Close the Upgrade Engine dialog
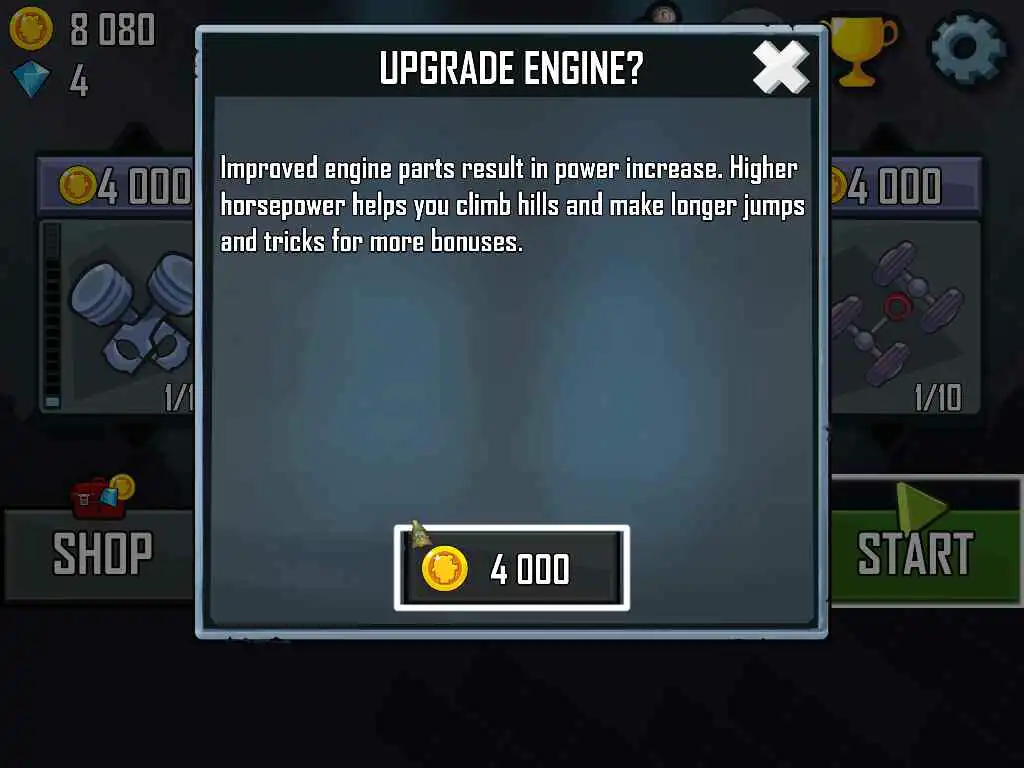 [780, 68]
